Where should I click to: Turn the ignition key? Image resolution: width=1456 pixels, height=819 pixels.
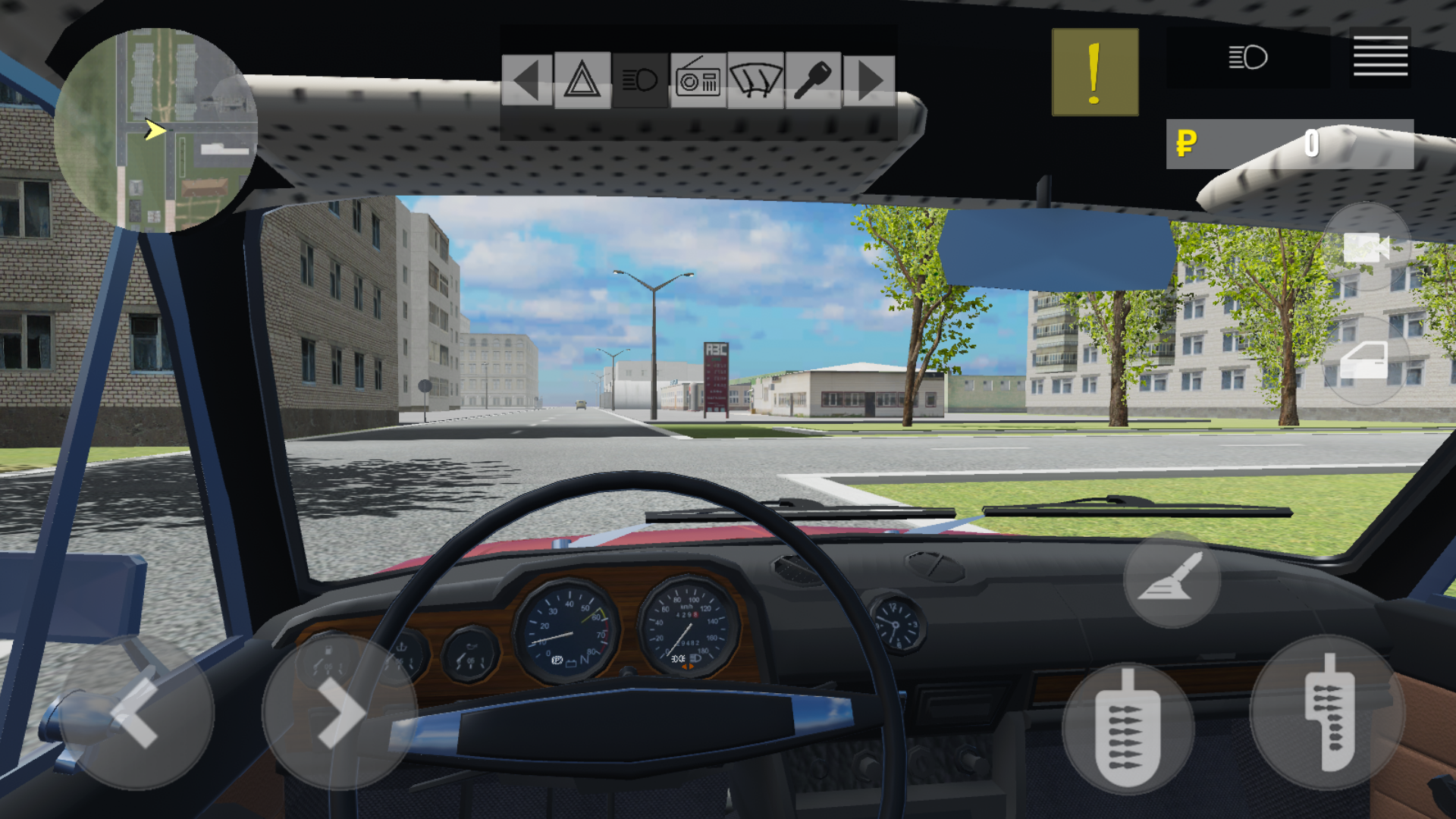point(811,78)
